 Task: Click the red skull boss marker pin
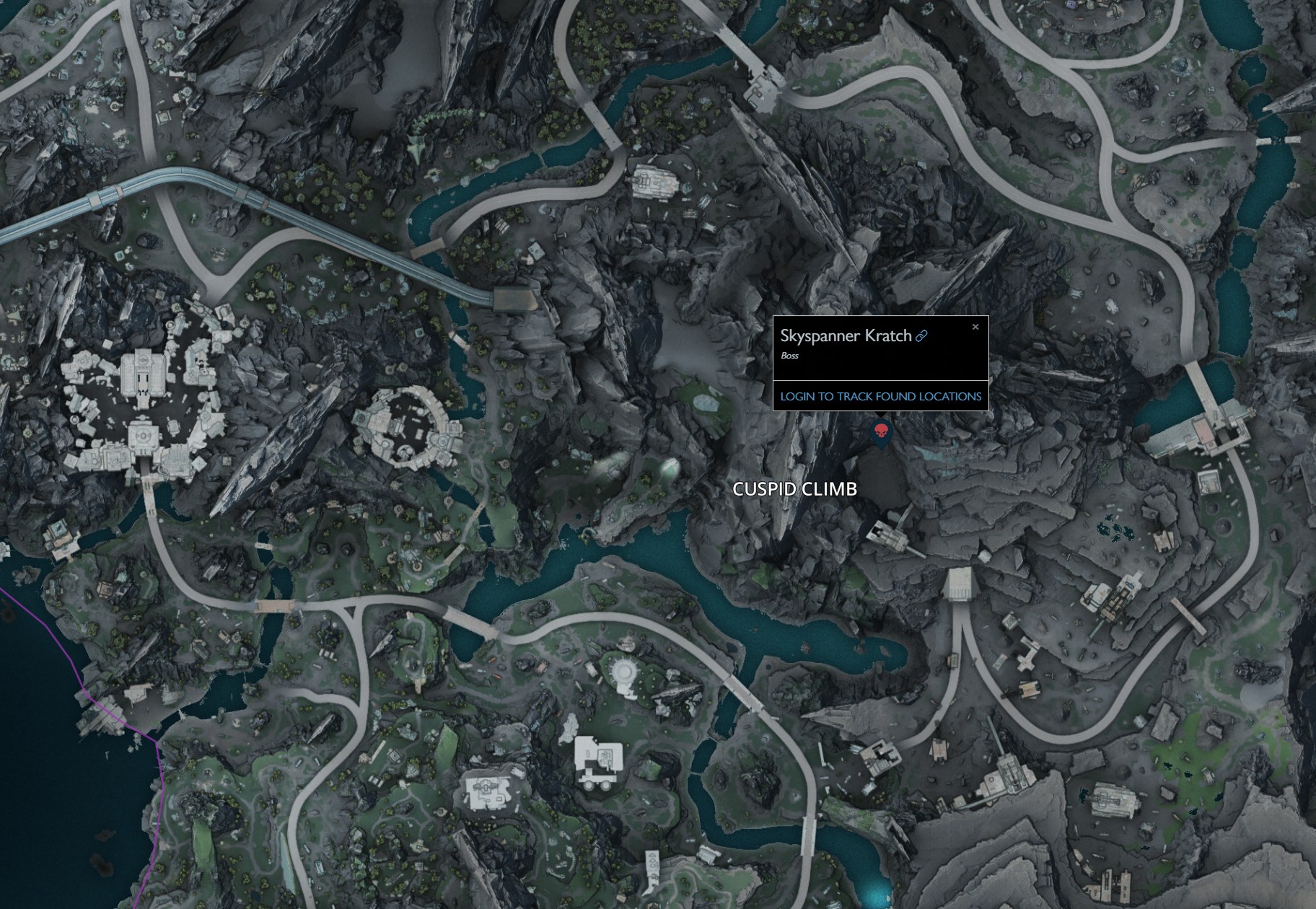coord(880,433)
